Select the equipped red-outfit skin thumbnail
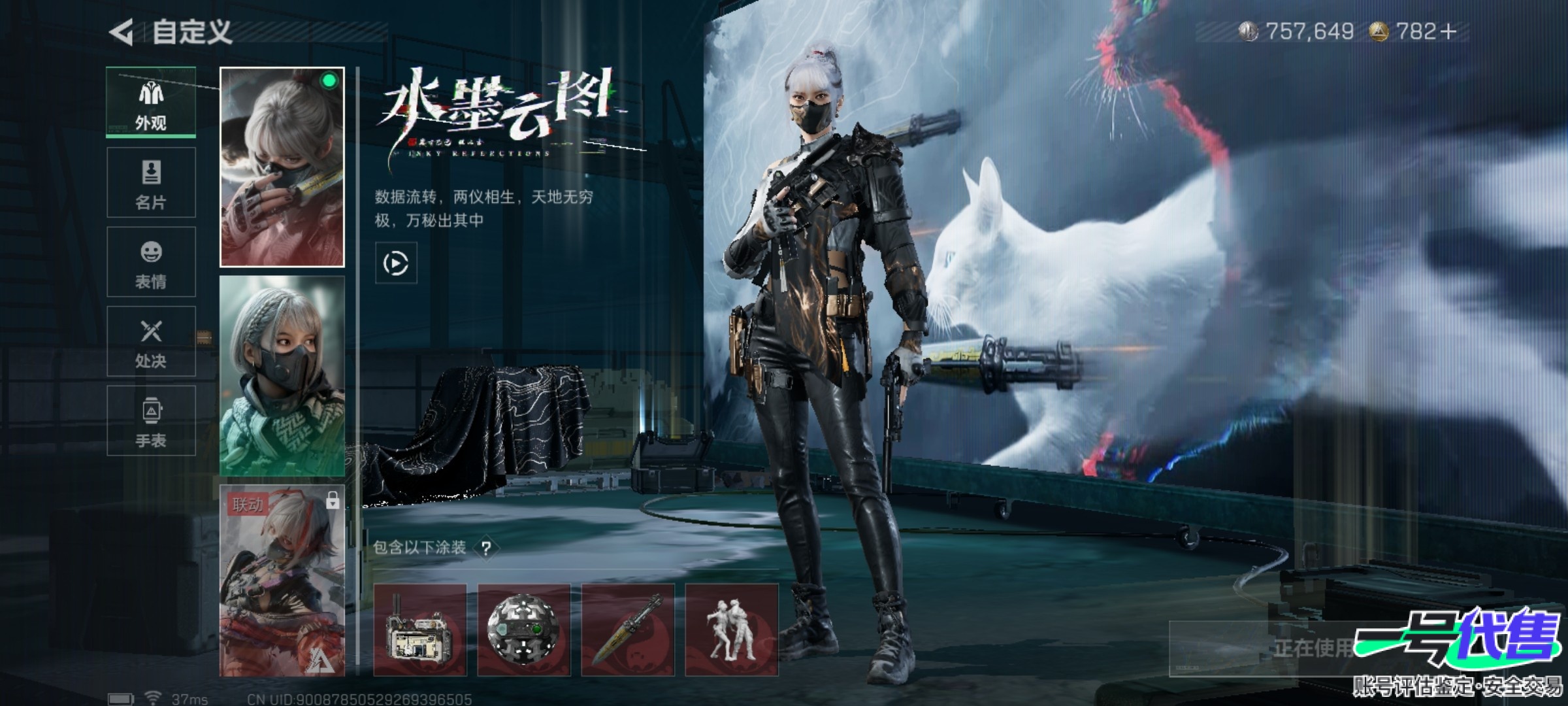Image resolution: width=1568 pixels, height=706 pixels. tap(282, 167)
